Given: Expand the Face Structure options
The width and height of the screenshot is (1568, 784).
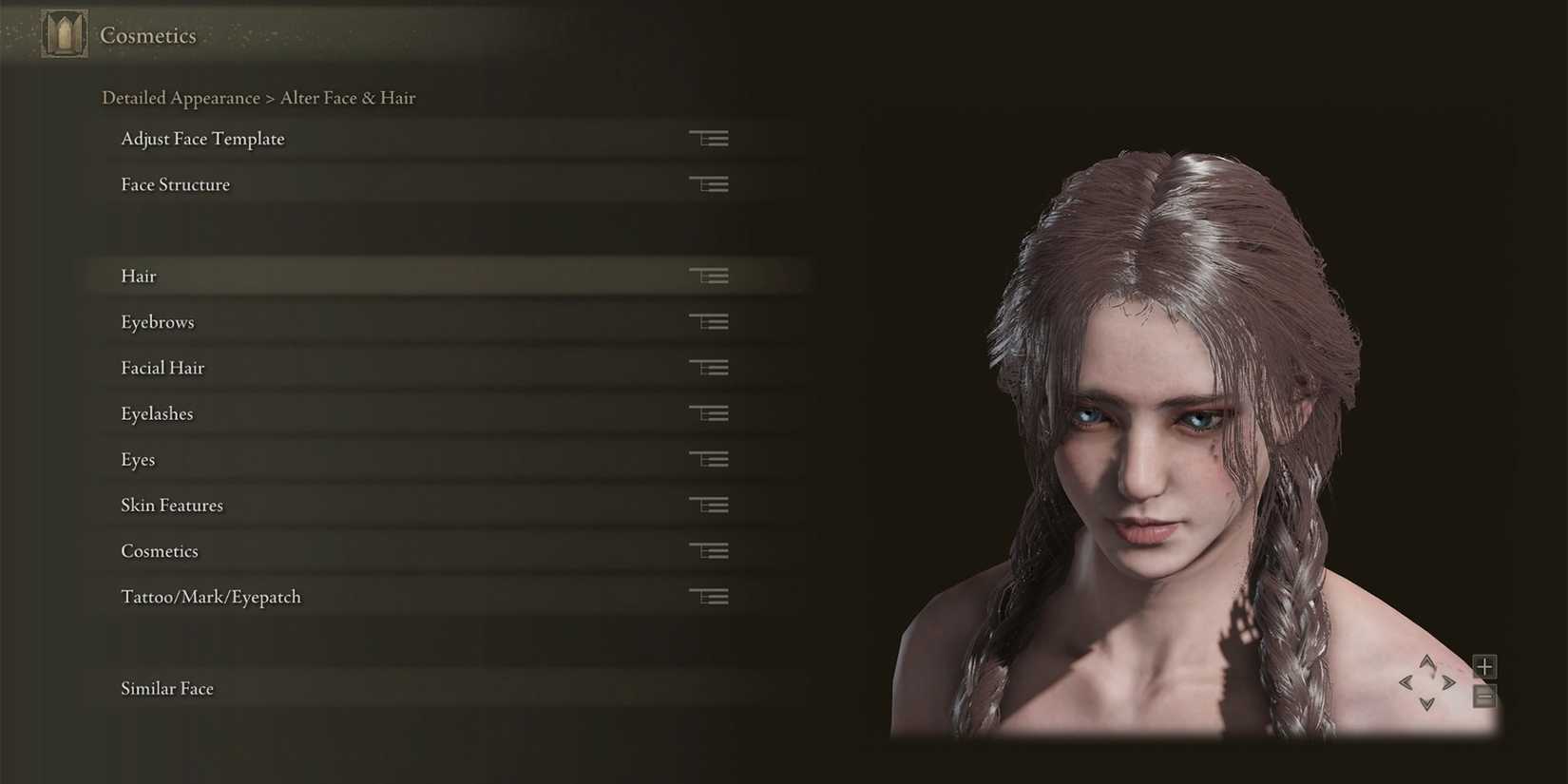Looking at the screenshot, I should click(x=709, y=182).
